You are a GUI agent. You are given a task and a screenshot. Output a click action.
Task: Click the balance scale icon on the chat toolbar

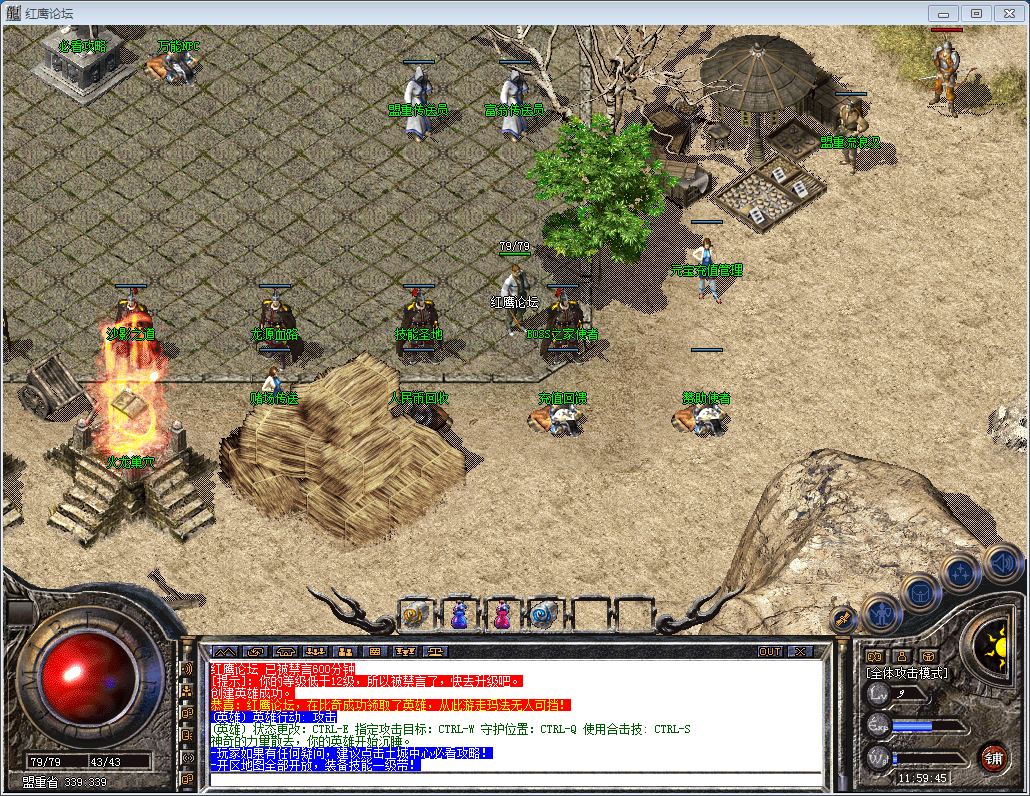tap(435, 651)
